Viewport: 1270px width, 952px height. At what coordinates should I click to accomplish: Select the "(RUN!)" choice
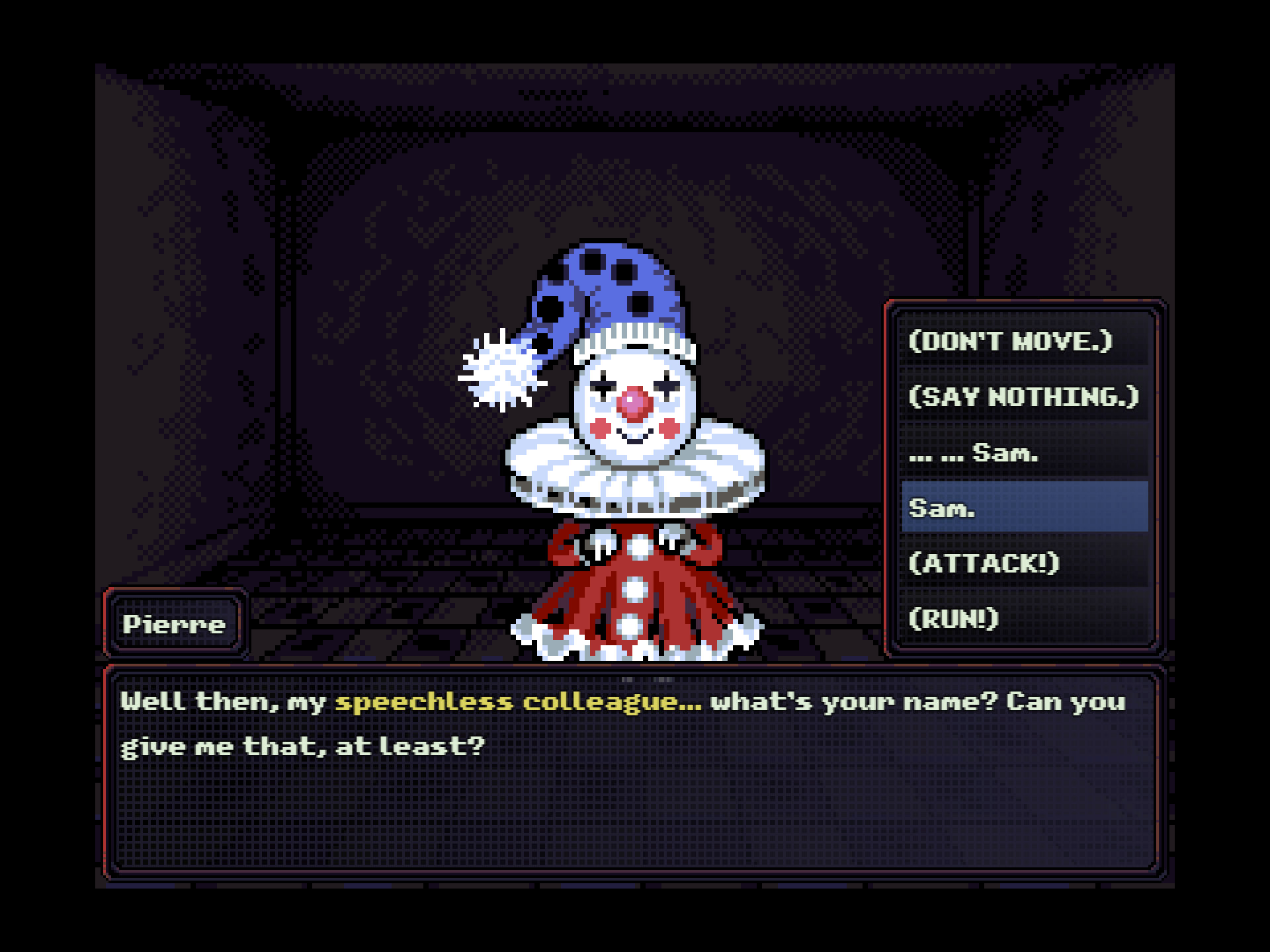click(x=1024, y=619)
